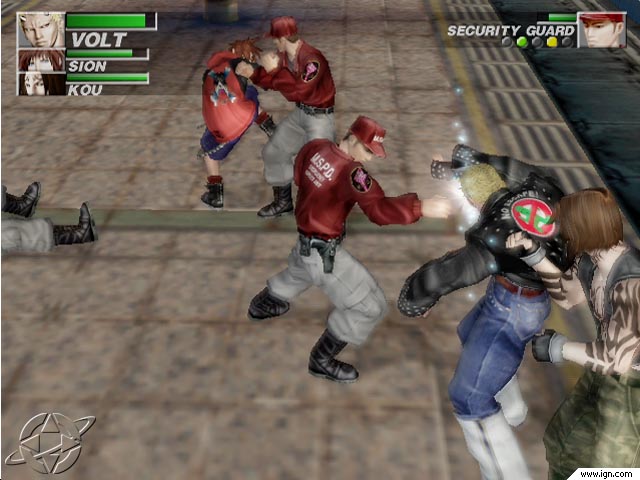
Task: Click the compass emblem icon
Action: coord(49,441)
